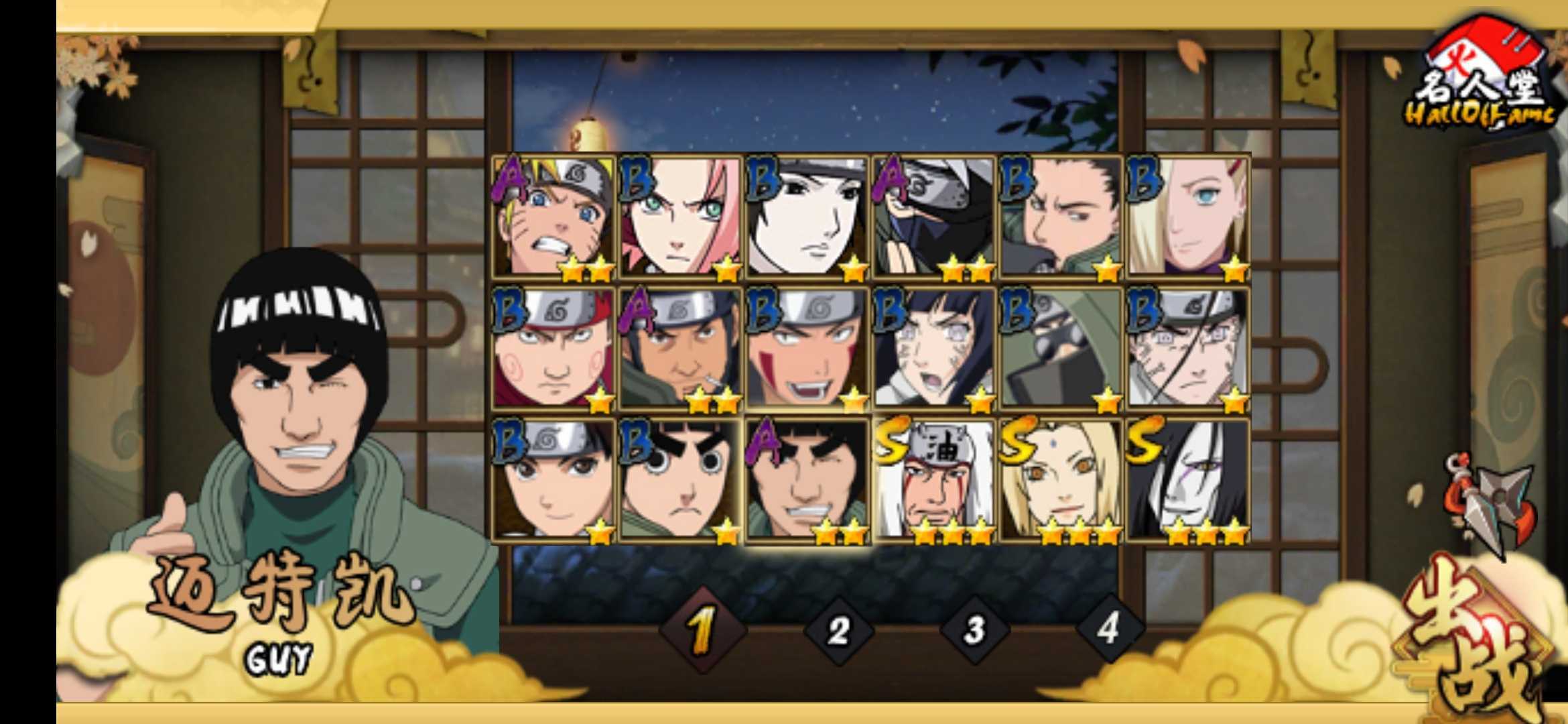This screenshot has height=724, width=1568.
Task: Pick hooded Shino portrait
Action: 1061,349
